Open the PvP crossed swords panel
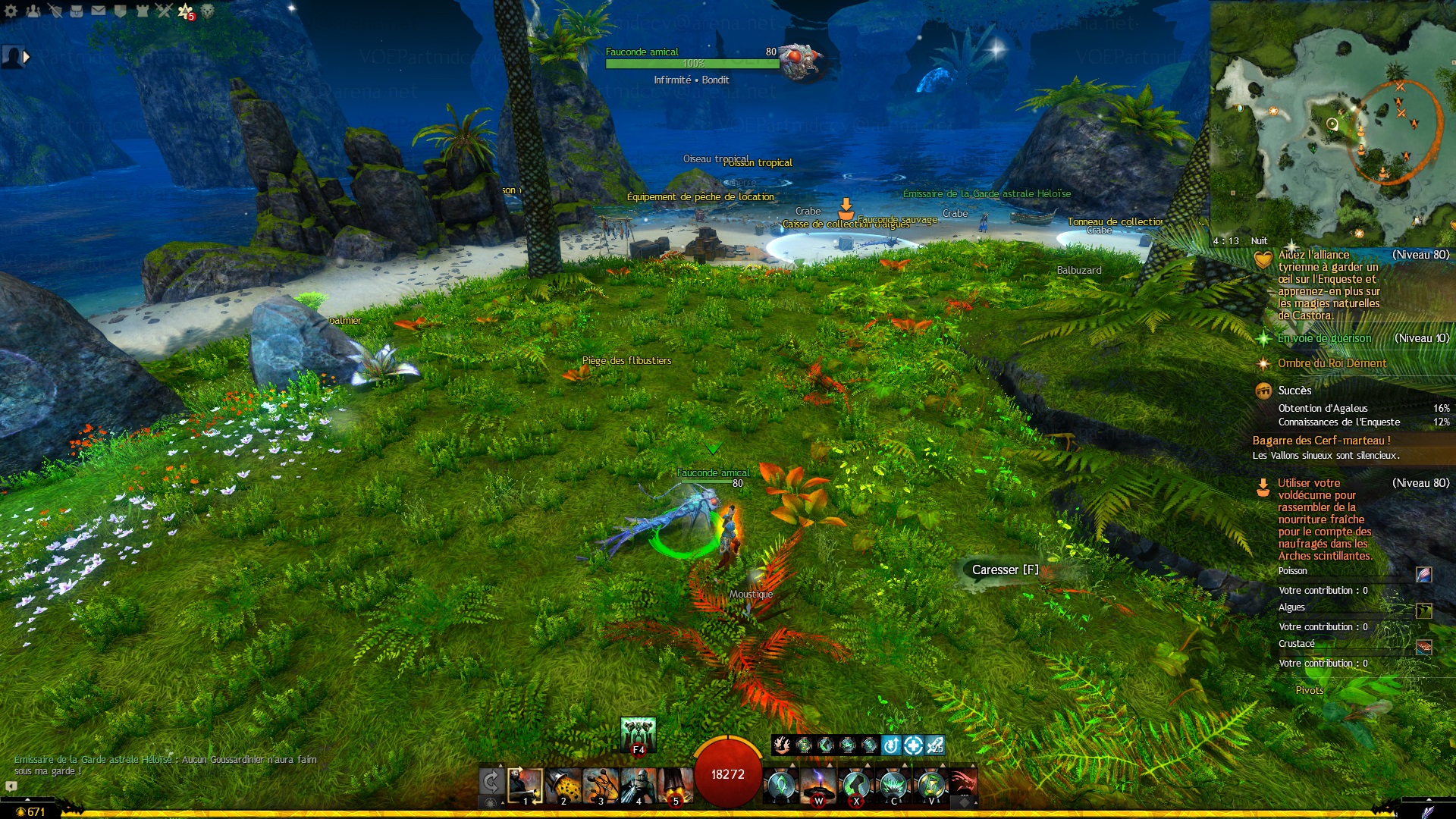This screenshot has width=1456, height=819. pyautogui.click(x=164, y=11)
